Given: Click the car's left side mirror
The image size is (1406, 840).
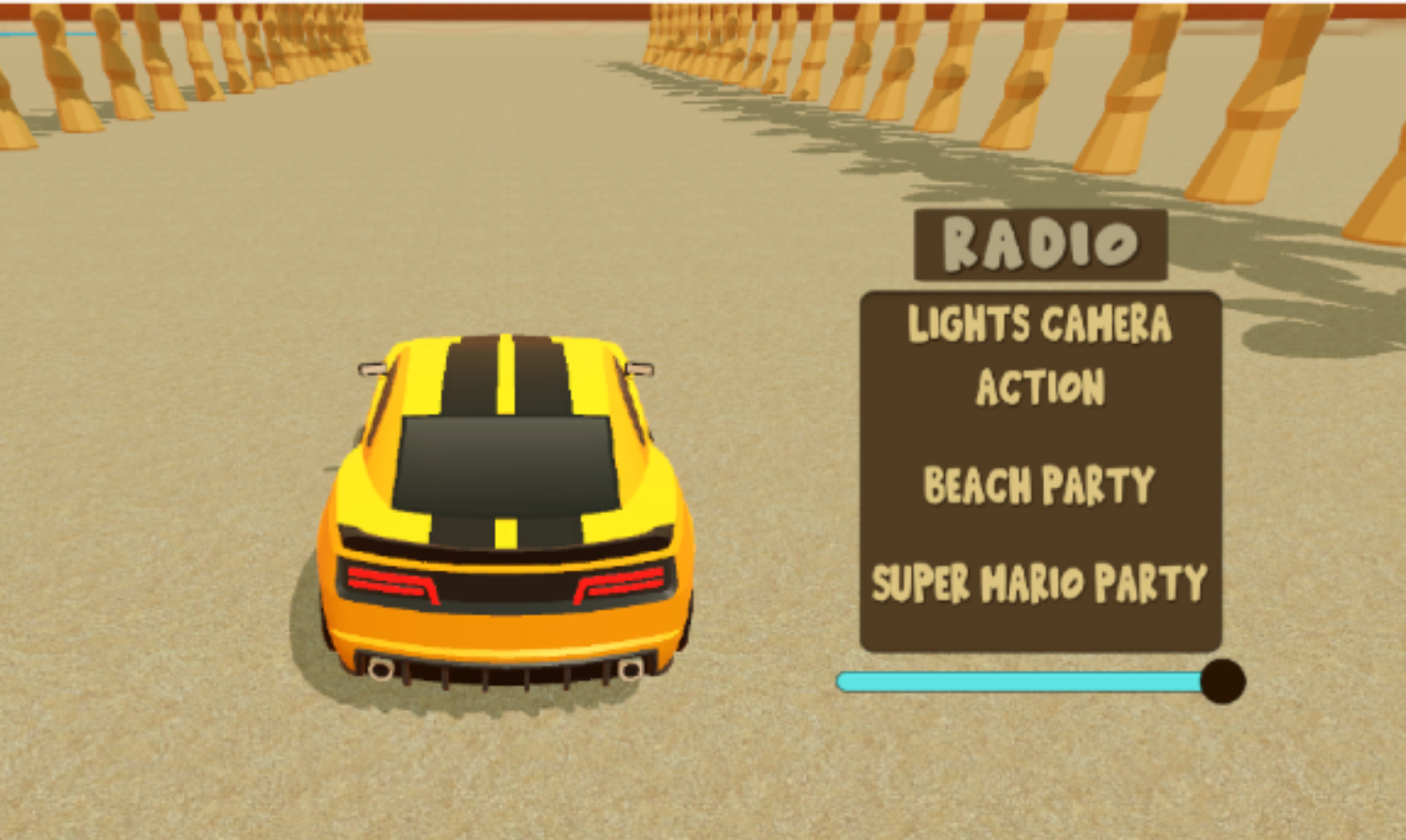Looking at the screenshot, I should coord(370,368).
